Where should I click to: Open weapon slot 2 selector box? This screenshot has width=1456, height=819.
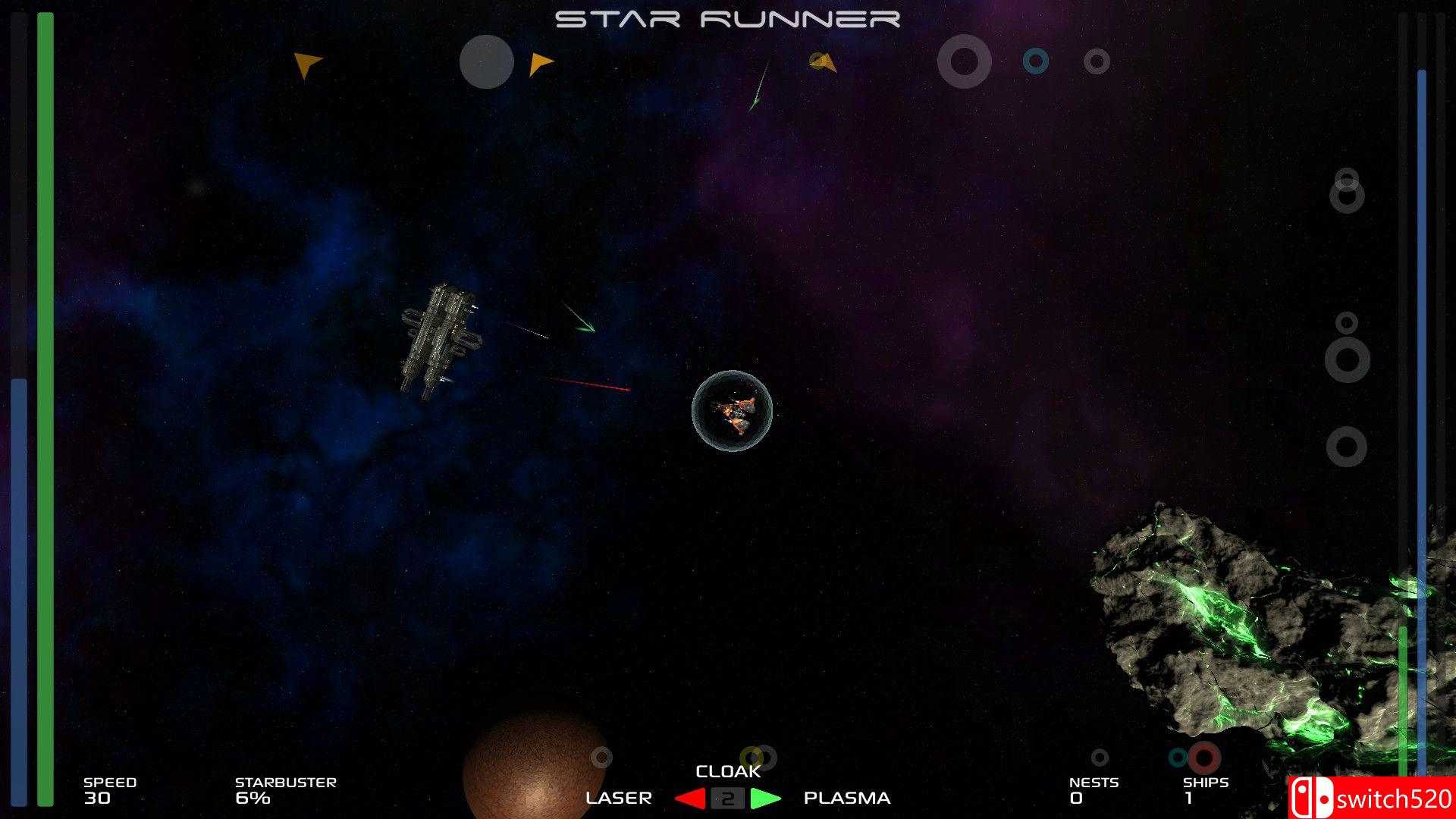pos(729,798)
